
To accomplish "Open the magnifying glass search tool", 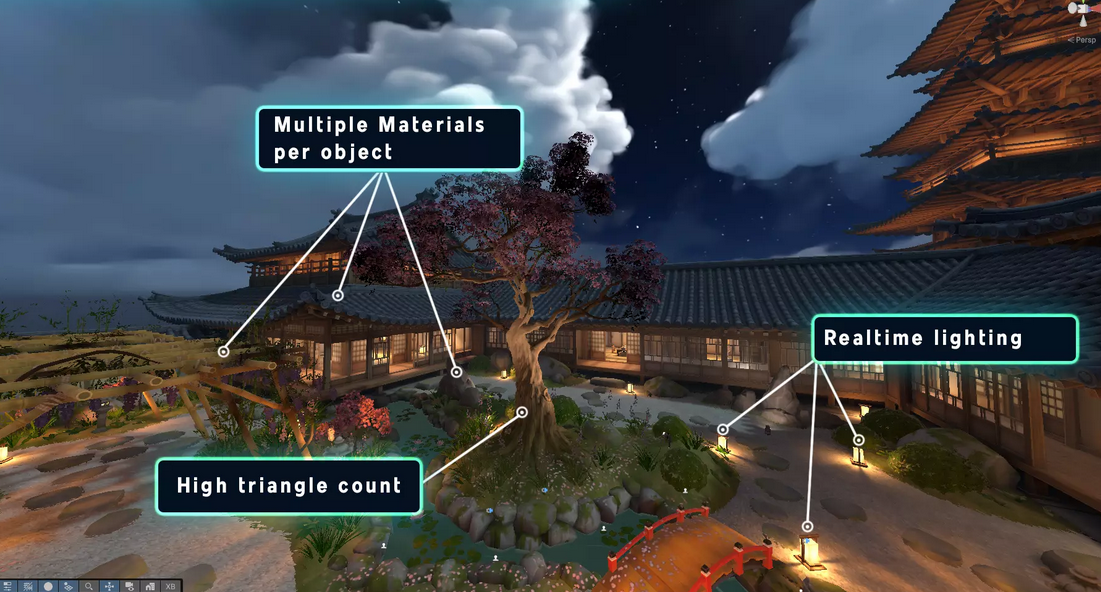I will pyautogui.click(x=89, y=586).
